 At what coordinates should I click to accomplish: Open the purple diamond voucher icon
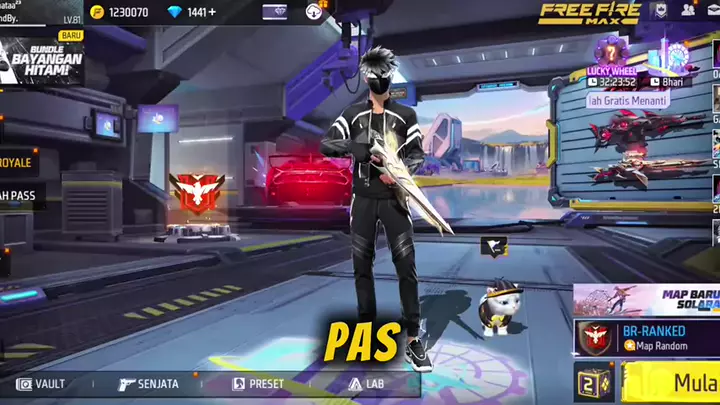pyautogui.click(x=275, y=12)
